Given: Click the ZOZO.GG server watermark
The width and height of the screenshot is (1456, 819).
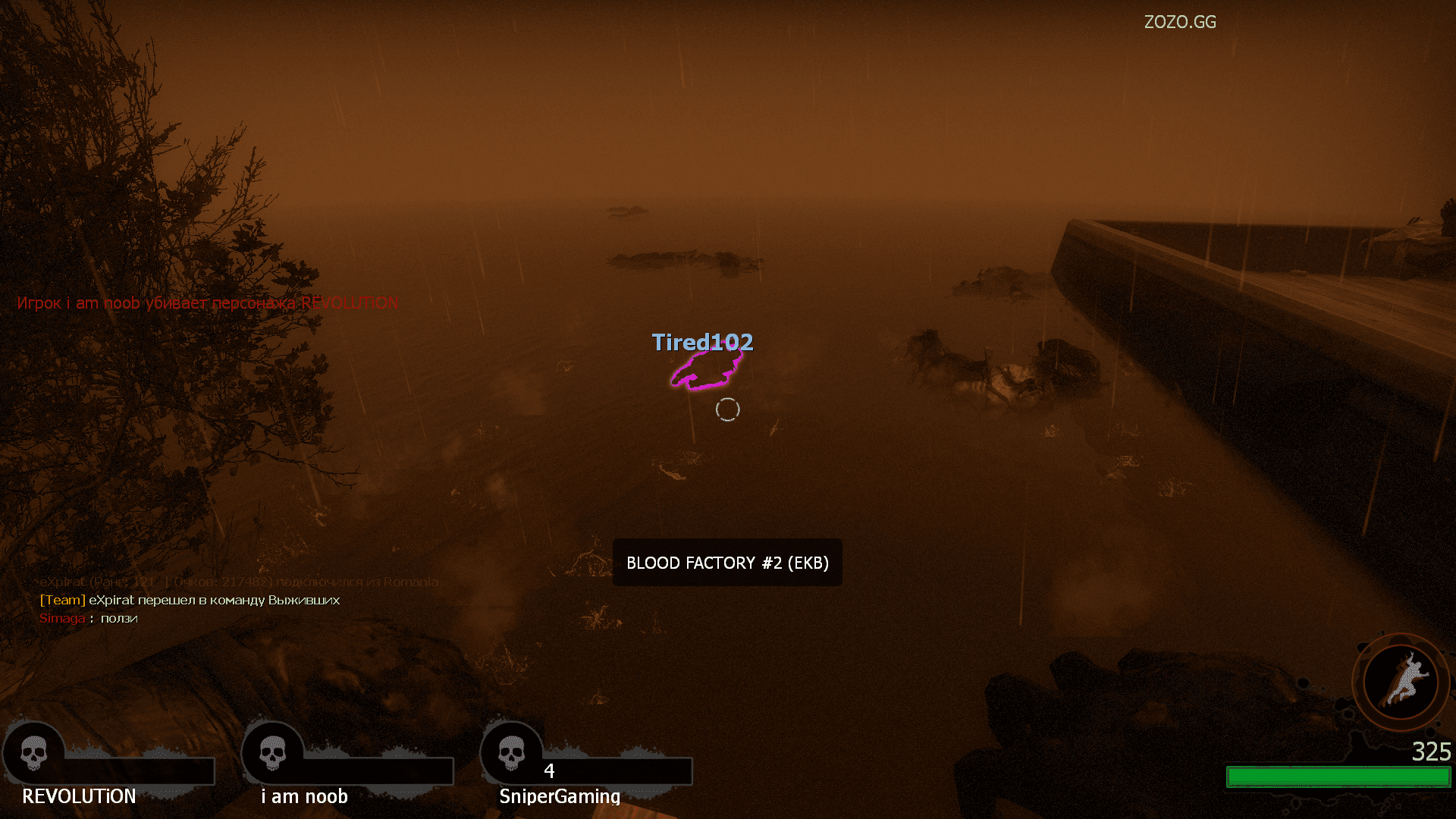Looking at the screenshot, I should tap(1180, 22).
